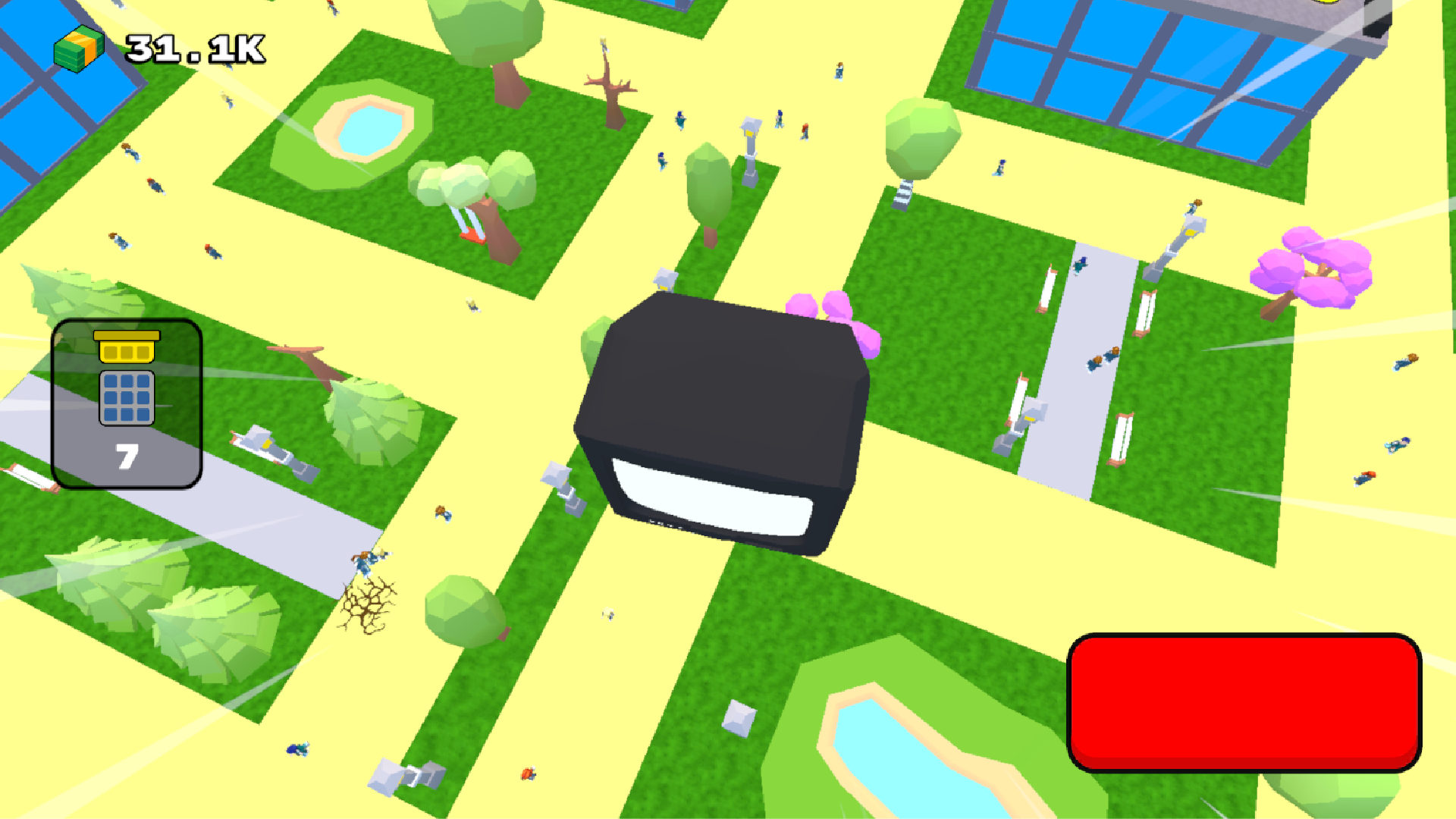Click the blue window-grid icon in the quest panel
This screenshot has height=819, width=1456.
(127, 395)
